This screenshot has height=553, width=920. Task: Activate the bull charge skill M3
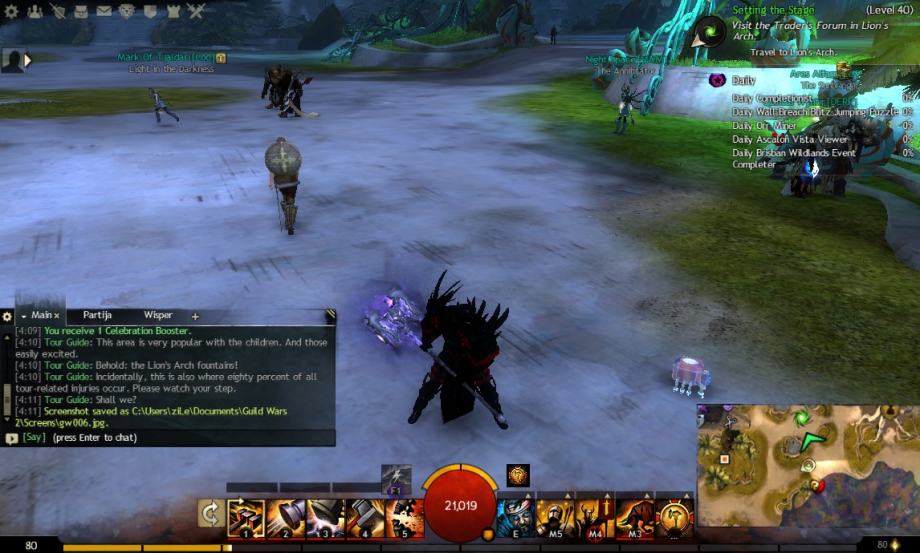(x=635, y=518)
